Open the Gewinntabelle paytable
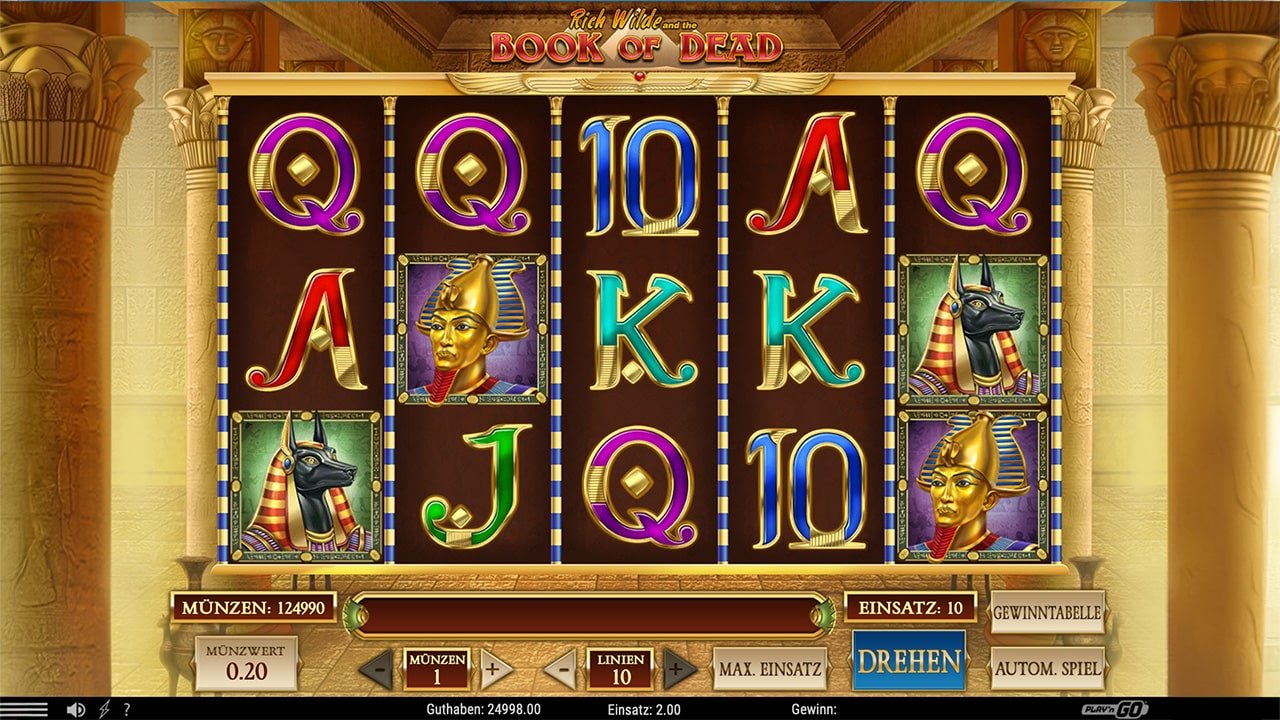 1046,613
